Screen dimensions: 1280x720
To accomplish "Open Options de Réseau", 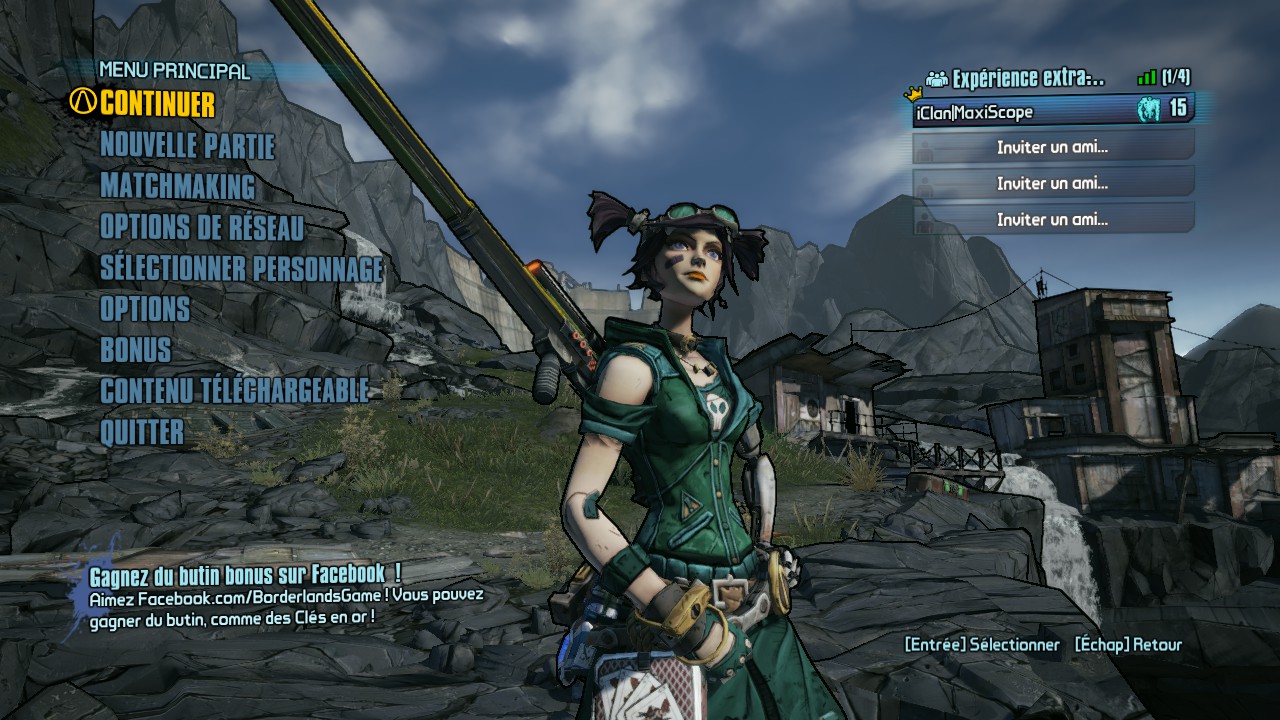I will coord(201,228).
